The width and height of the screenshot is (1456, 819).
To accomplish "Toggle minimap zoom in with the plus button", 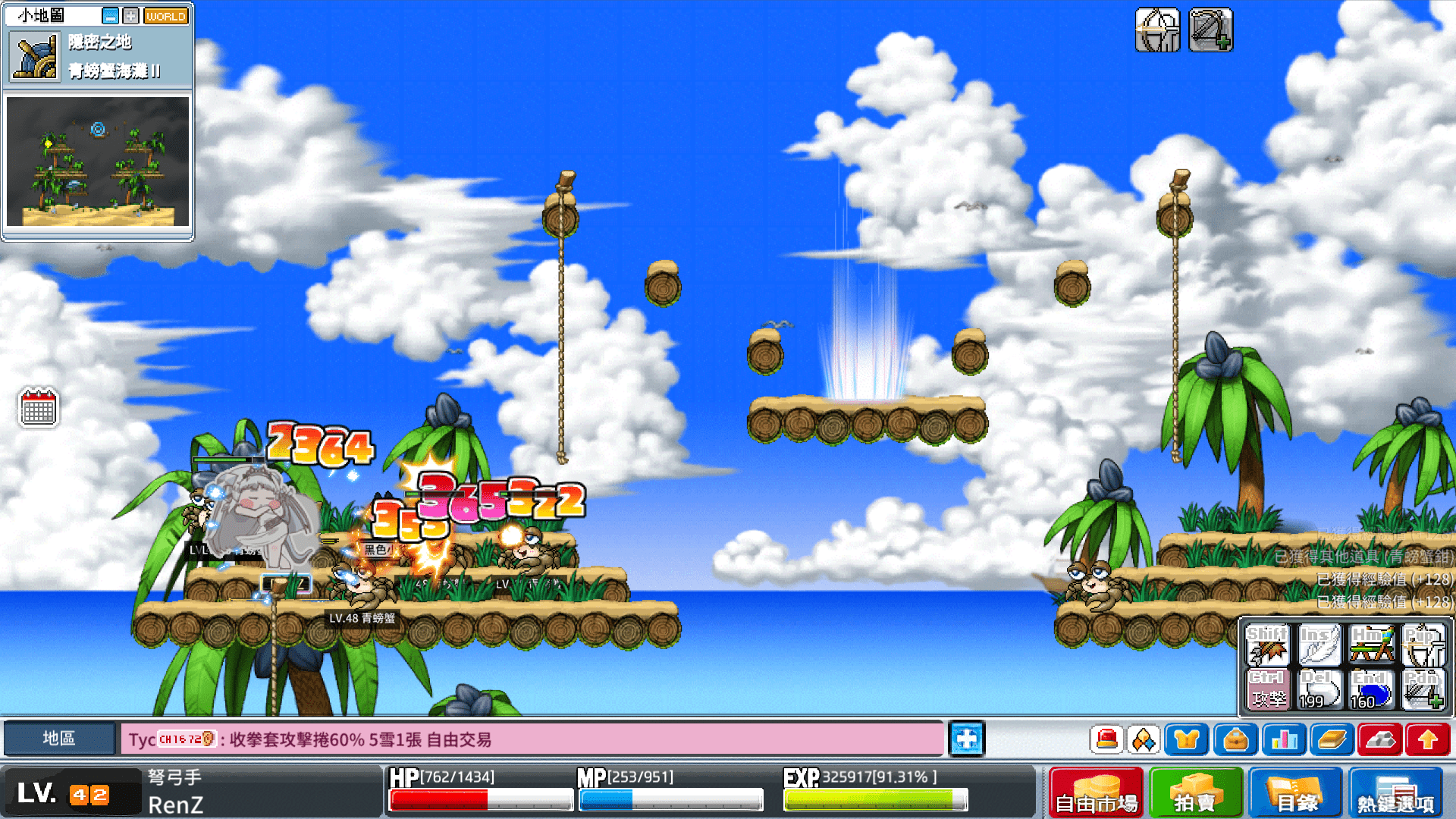I will pos(130,15).
